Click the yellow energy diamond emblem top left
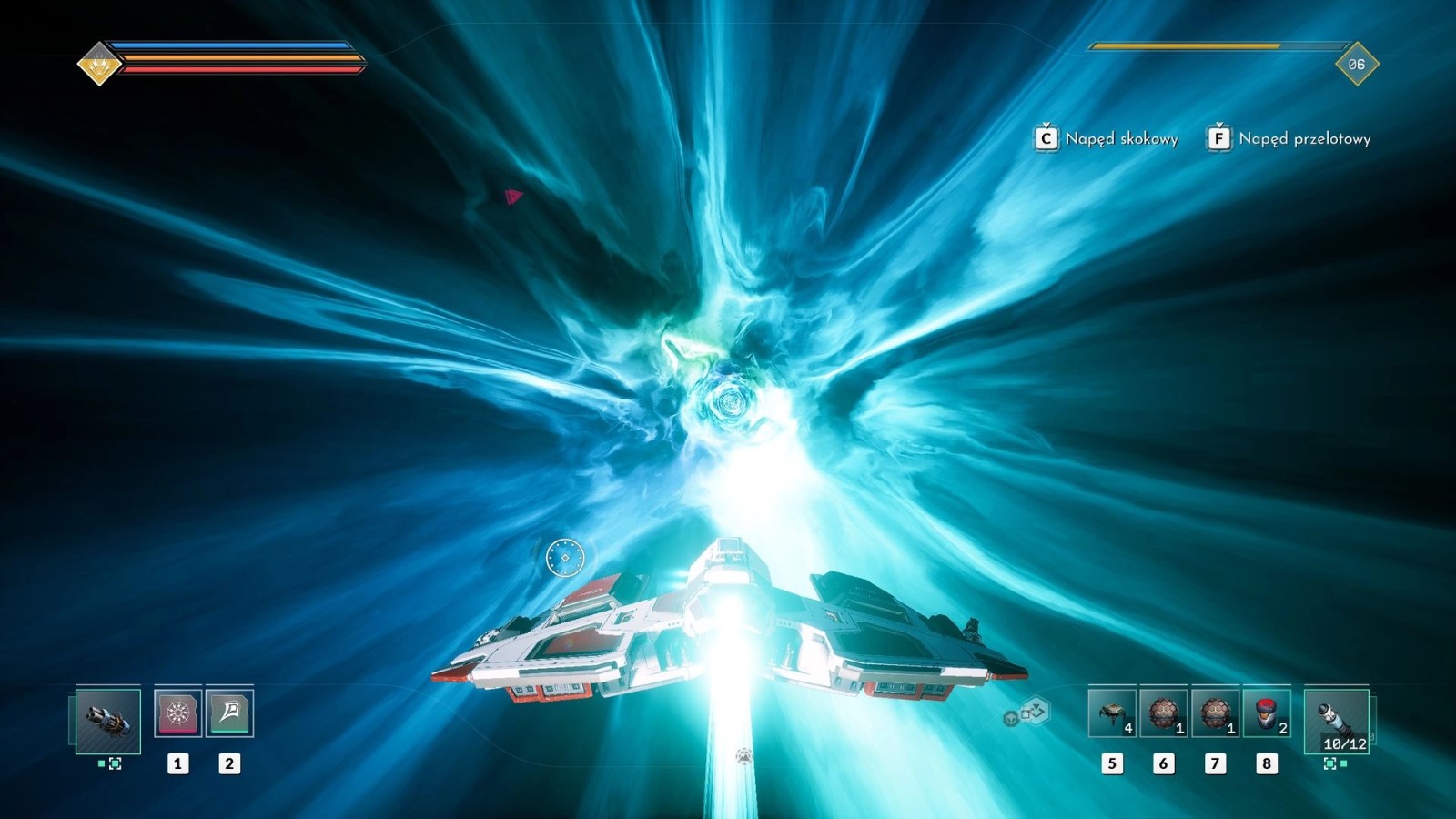Viewport: 1456px width, 819px height. click(x=98, y=62)
